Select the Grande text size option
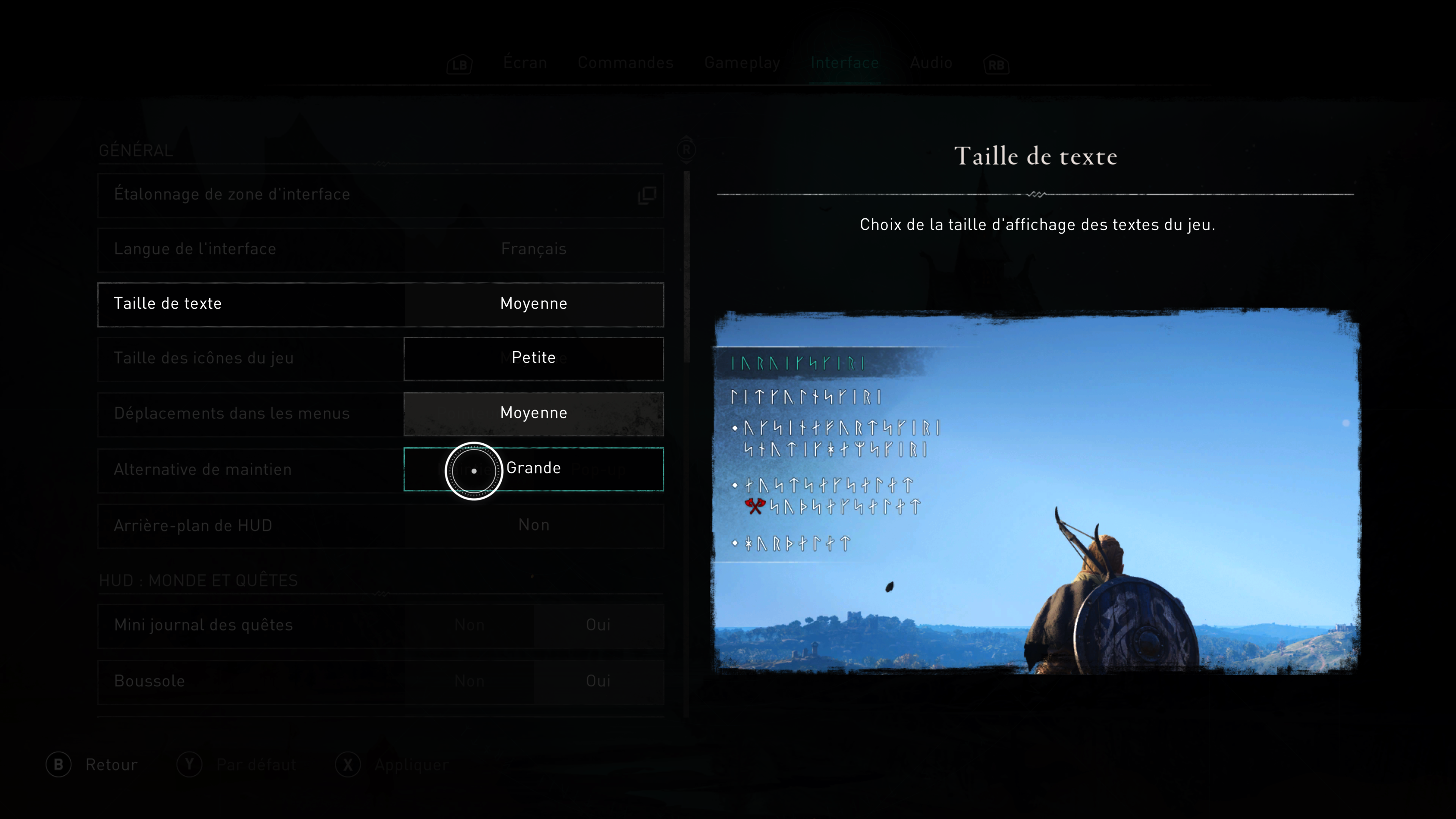Image resolution: width=1456 pixels, height=819 pixels. click(x=533, y=469)
